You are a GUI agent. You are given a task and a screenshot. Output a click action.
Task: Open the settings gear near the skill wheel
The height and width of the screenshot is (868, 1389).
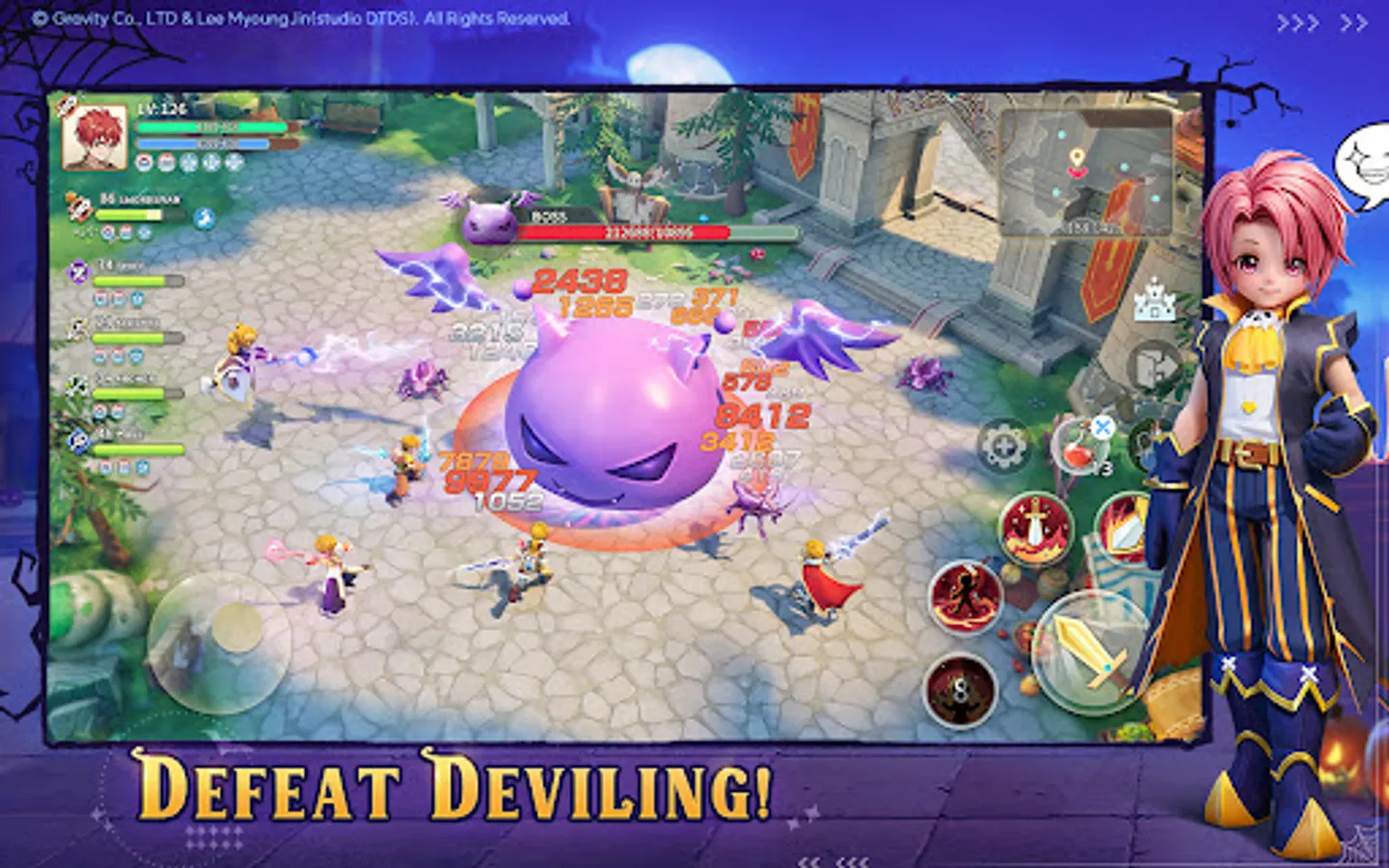[x=1003, y=445]
